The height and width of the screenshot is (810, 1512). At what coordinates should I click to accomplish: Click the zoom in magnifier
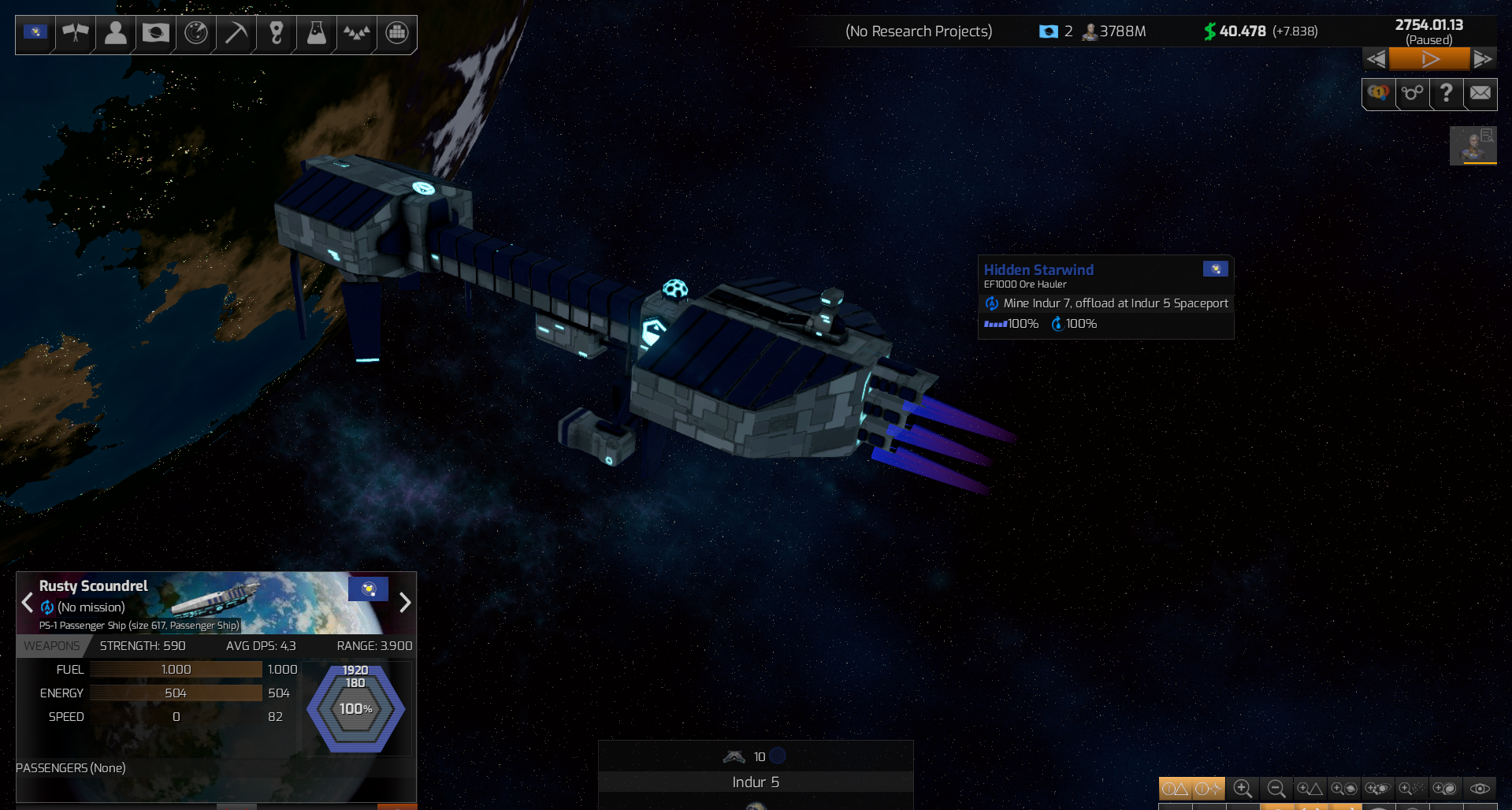coord(1244,788)
